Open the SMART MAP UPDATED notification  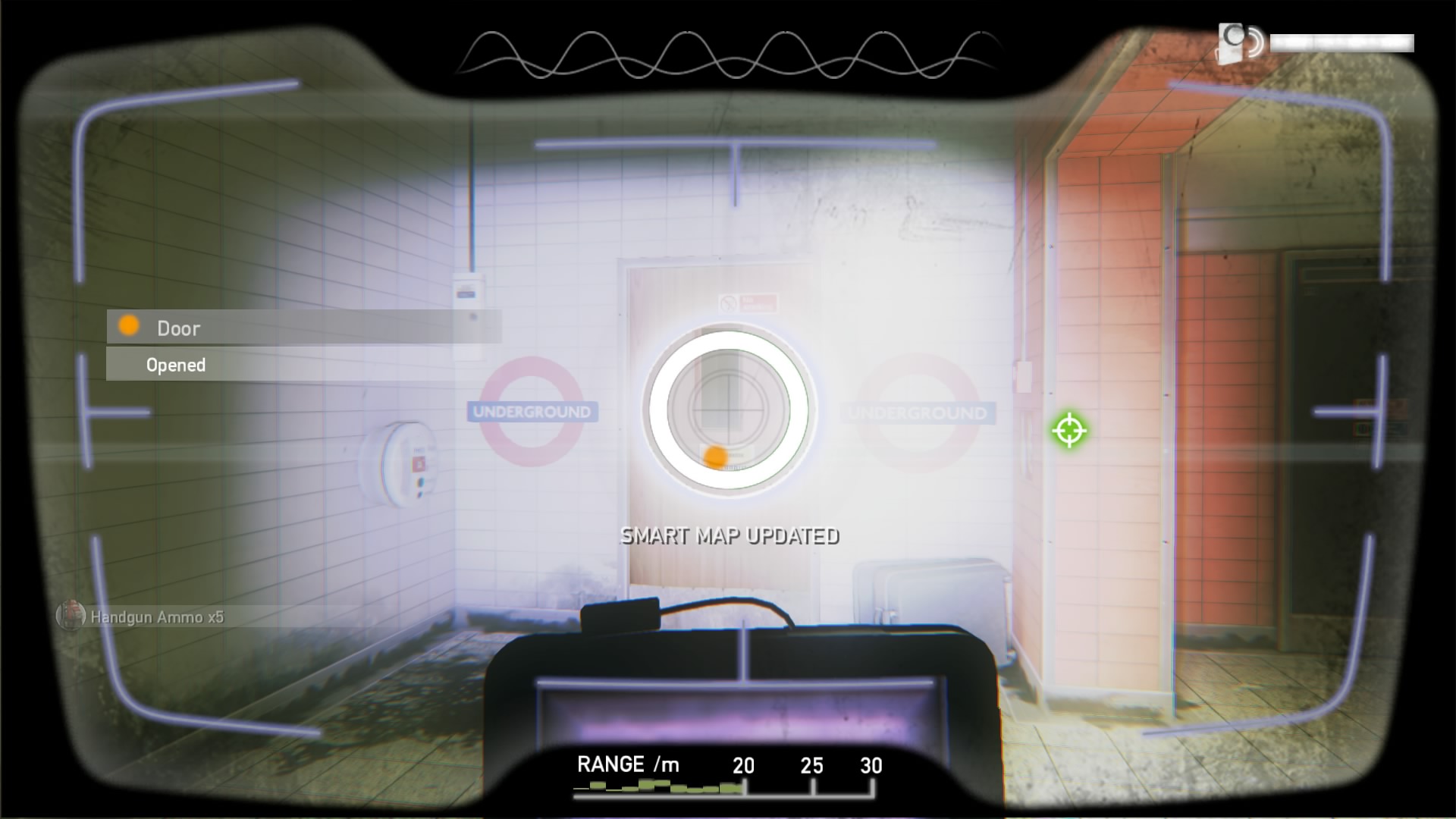730,537
